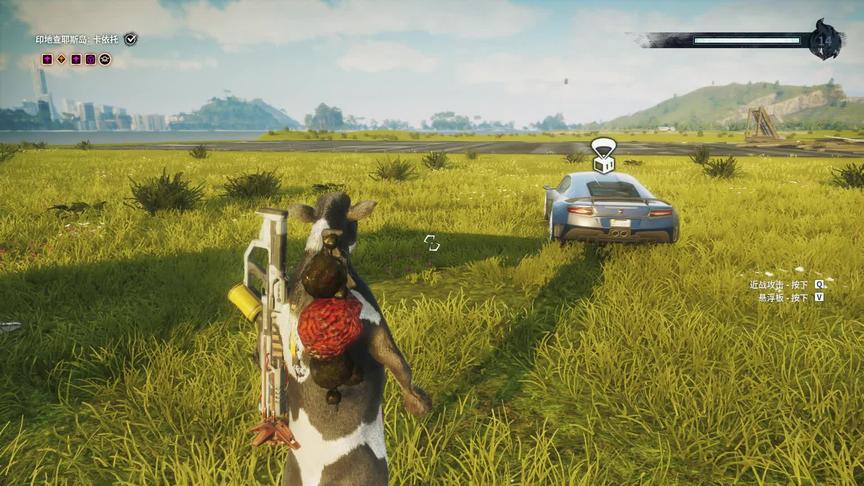Select the supply crate marker above the car
Image resolution: width=864 pixels, height=486 pixels.
(603, 156)
